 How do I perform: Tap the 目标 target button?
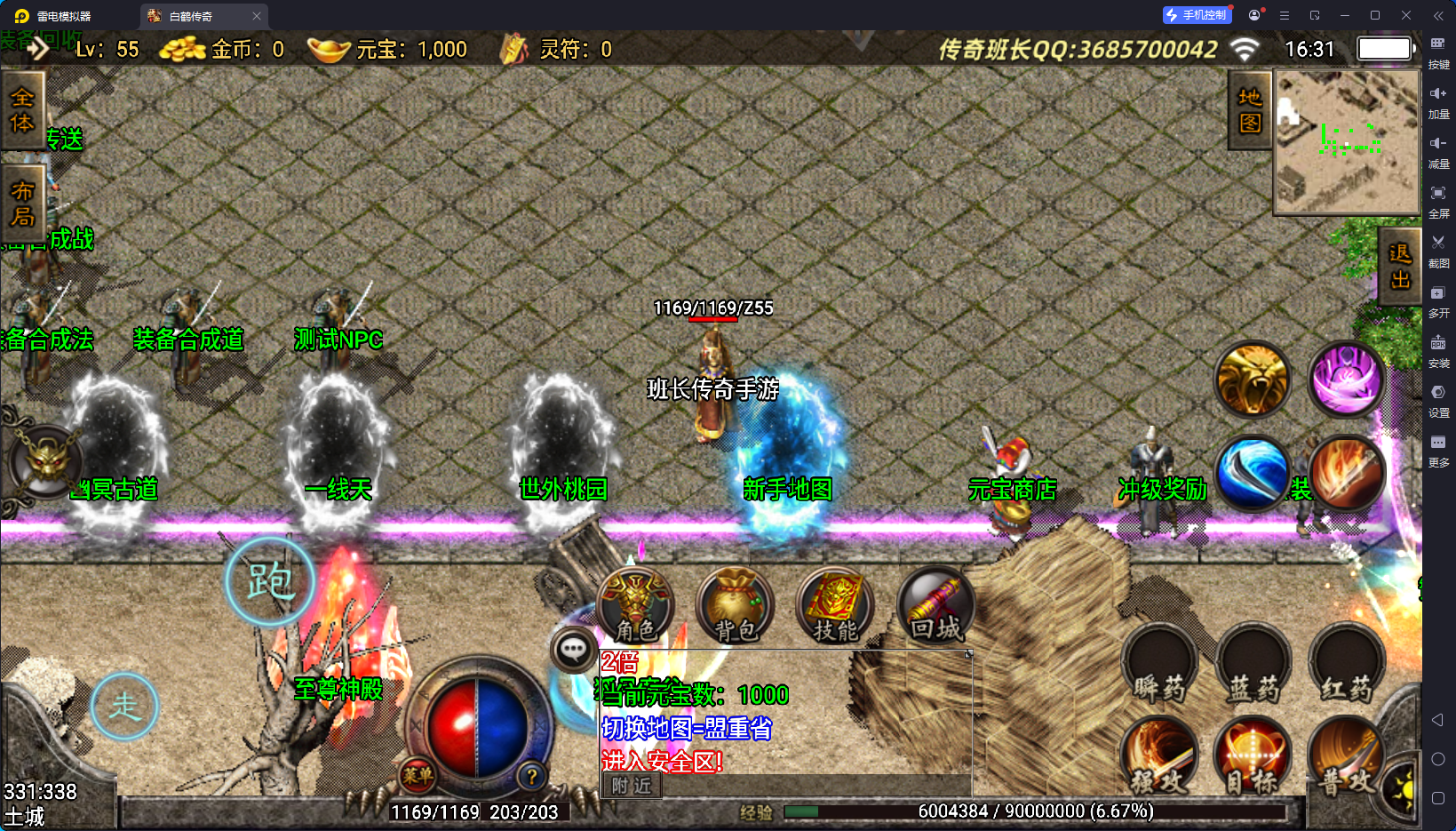(x=1253, y=755)
